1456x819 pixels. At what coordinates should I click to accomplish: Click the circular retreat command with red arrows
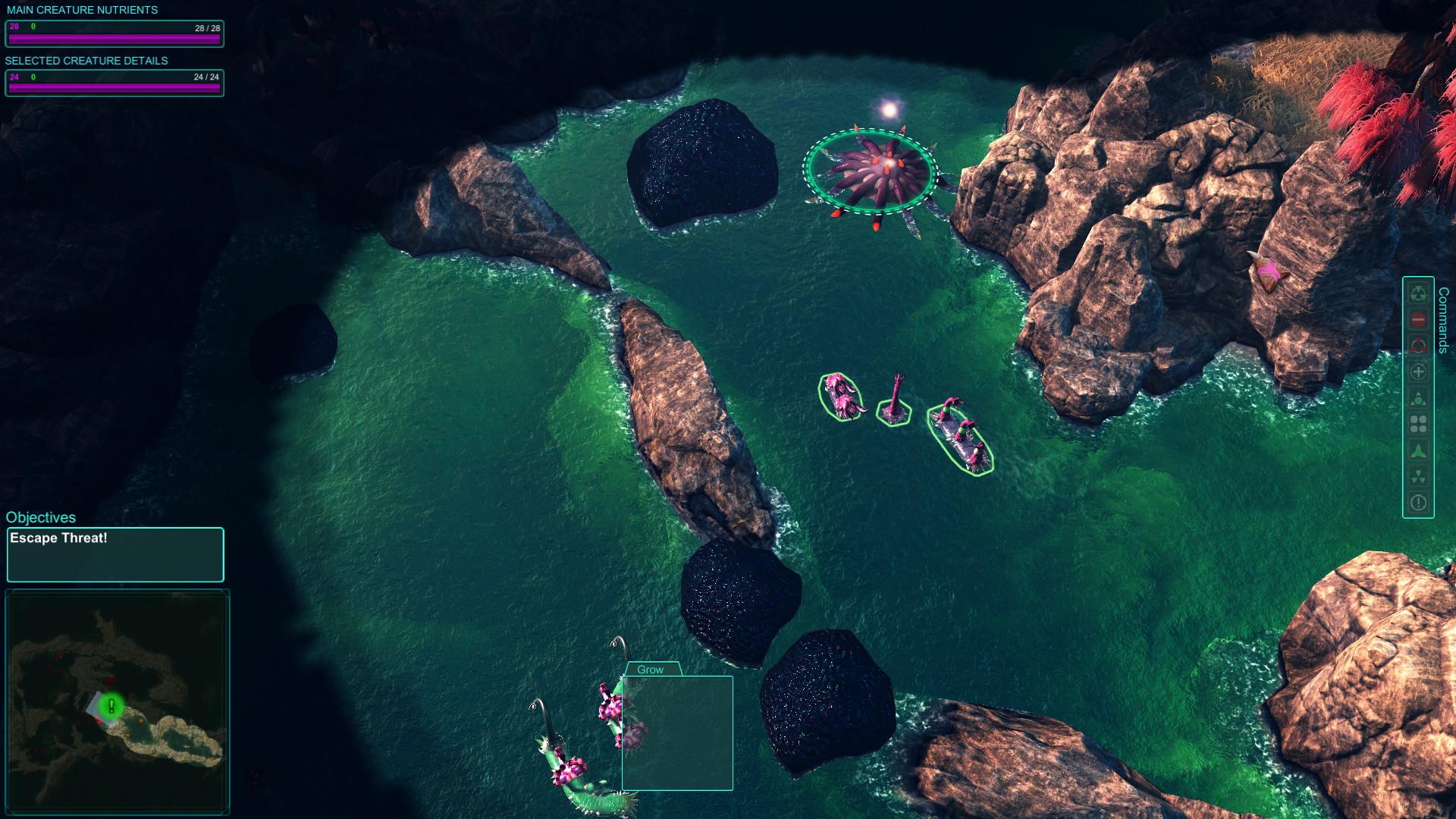[x=1418, y=344]
